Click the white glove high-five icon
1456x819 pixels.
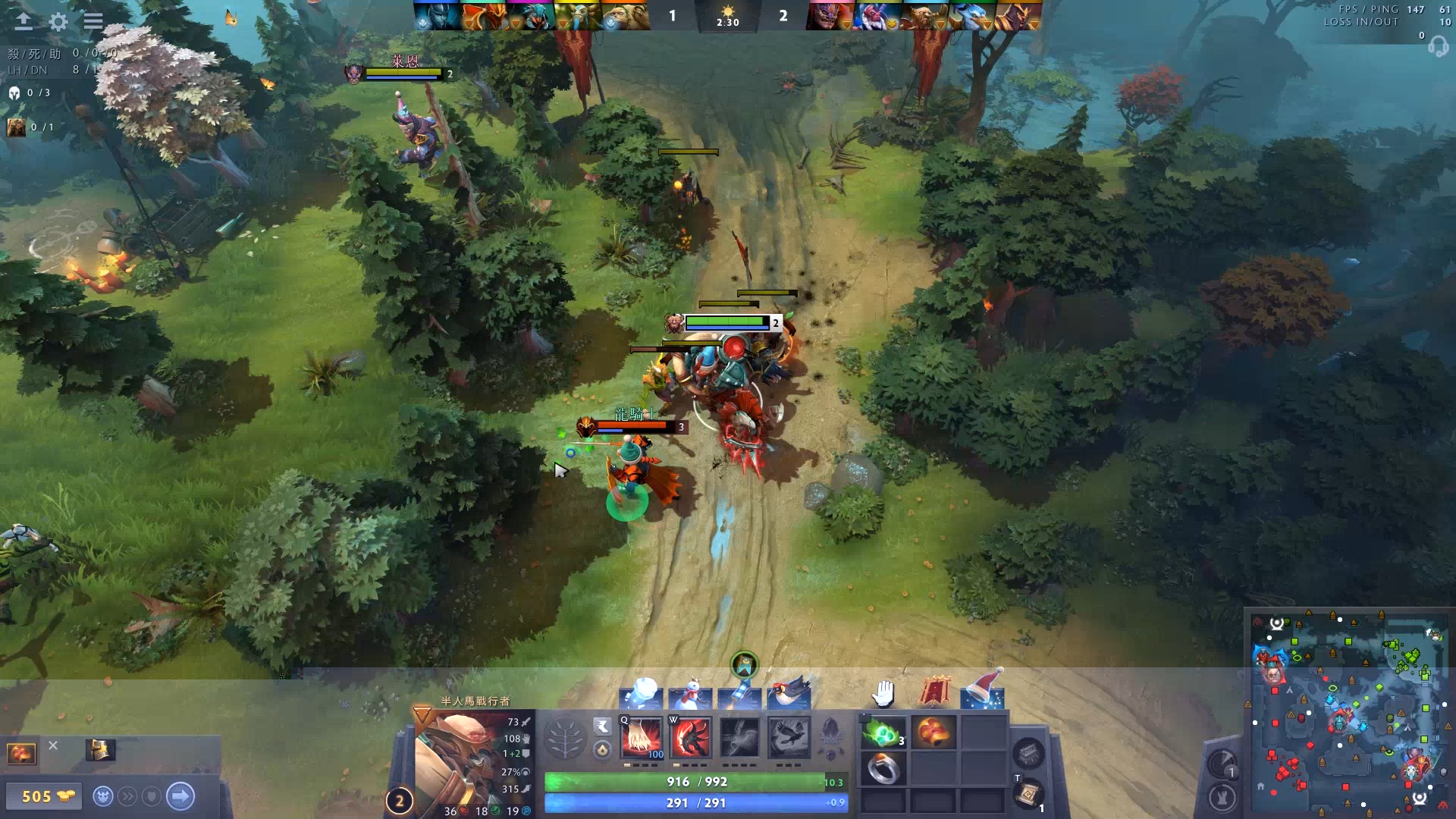[x=883, y=693]
